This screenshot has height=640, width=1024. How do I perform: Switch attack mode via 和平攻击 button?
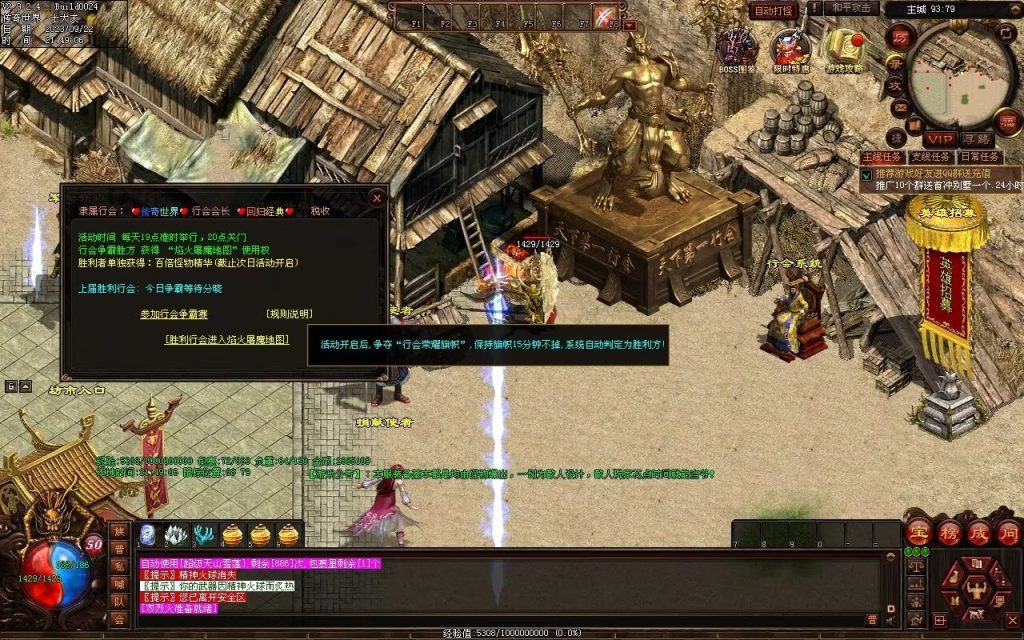click(853, 8)
